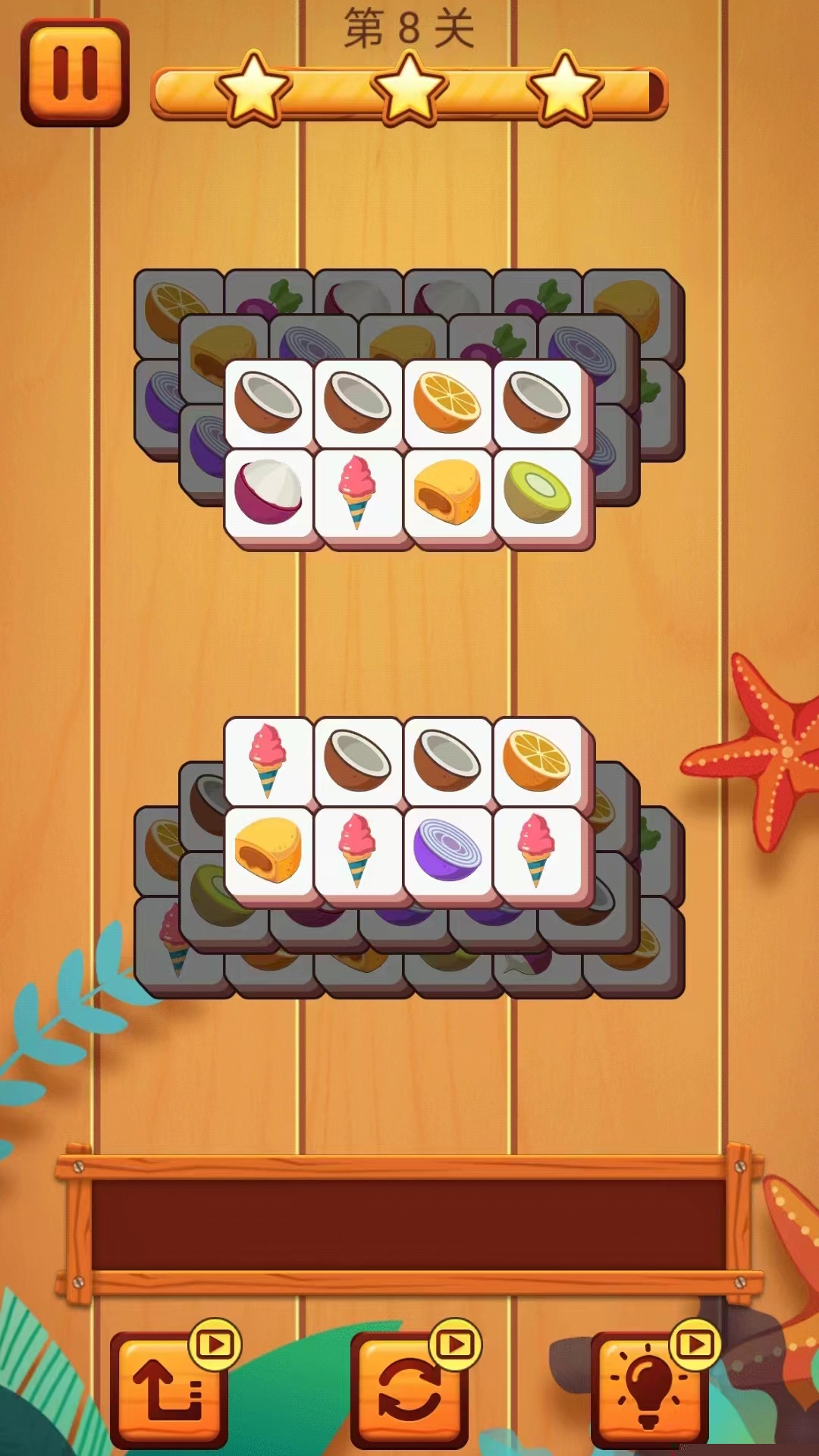819x1456 pixels.
Task: Select the yellow bread tile next to the kiwi
Action: pos(447,493)
